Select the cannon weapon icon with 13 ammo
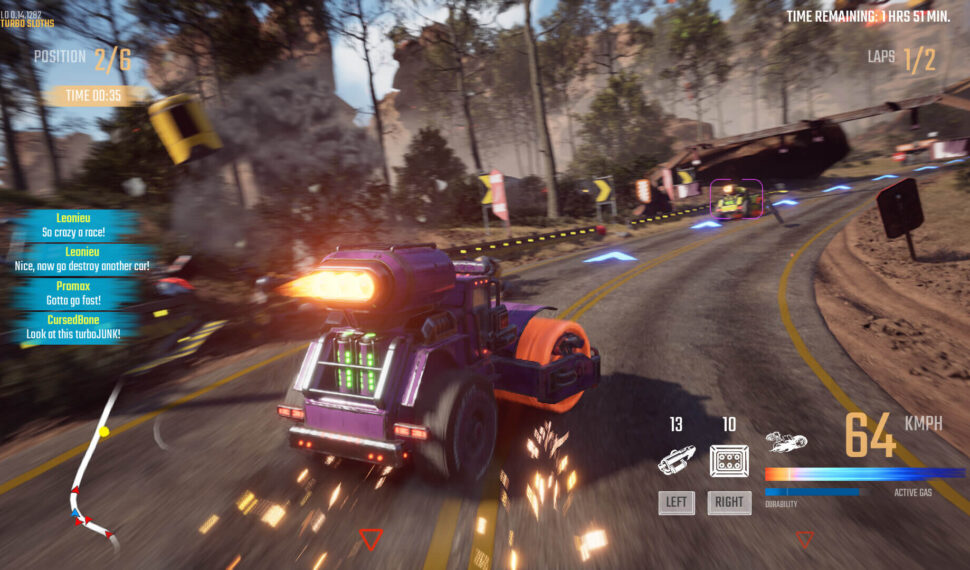The height and width of the screenshot is (570, 970). 677,460
